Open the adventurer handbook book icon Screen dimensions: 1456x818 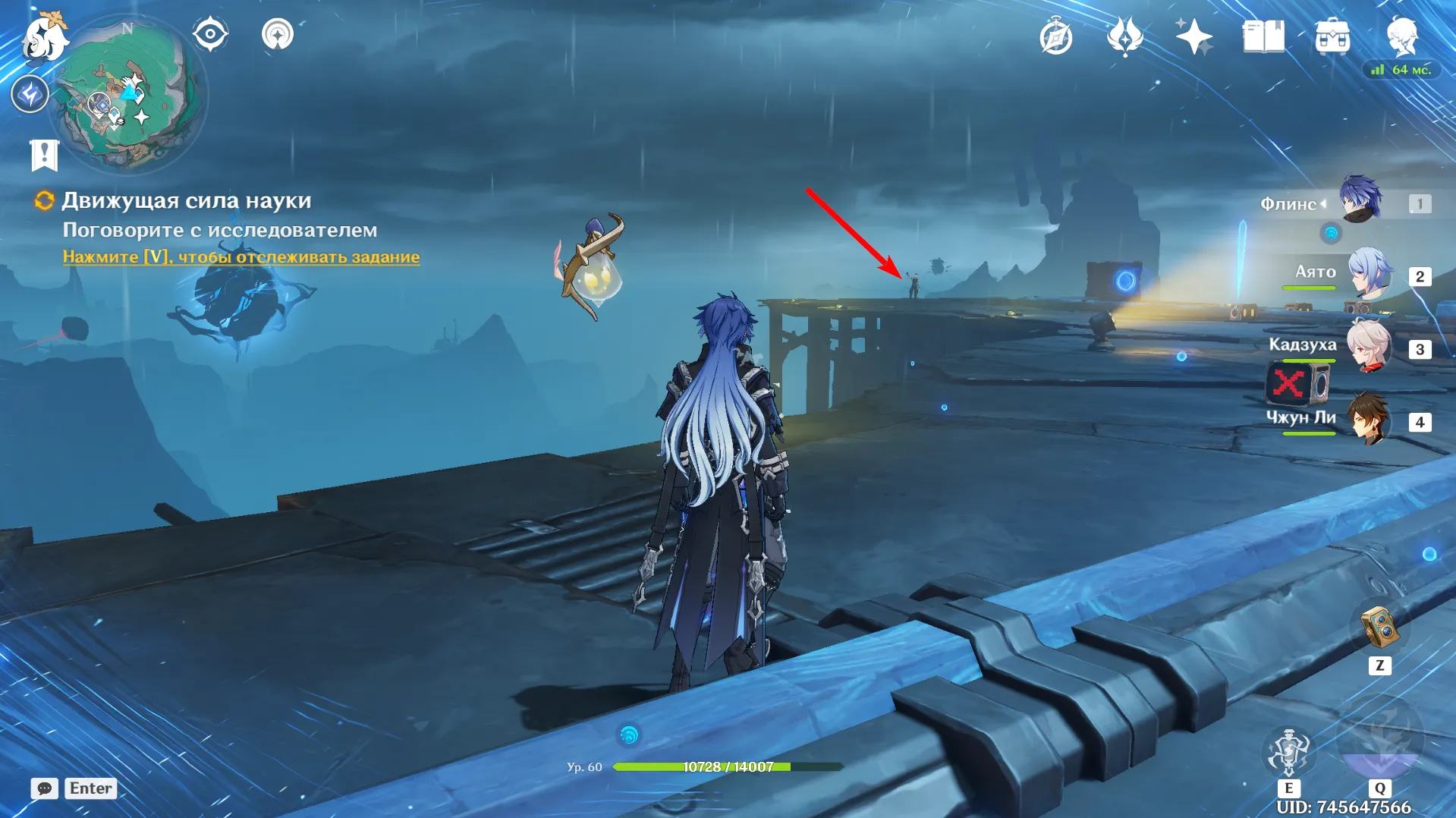point(1263,36)
